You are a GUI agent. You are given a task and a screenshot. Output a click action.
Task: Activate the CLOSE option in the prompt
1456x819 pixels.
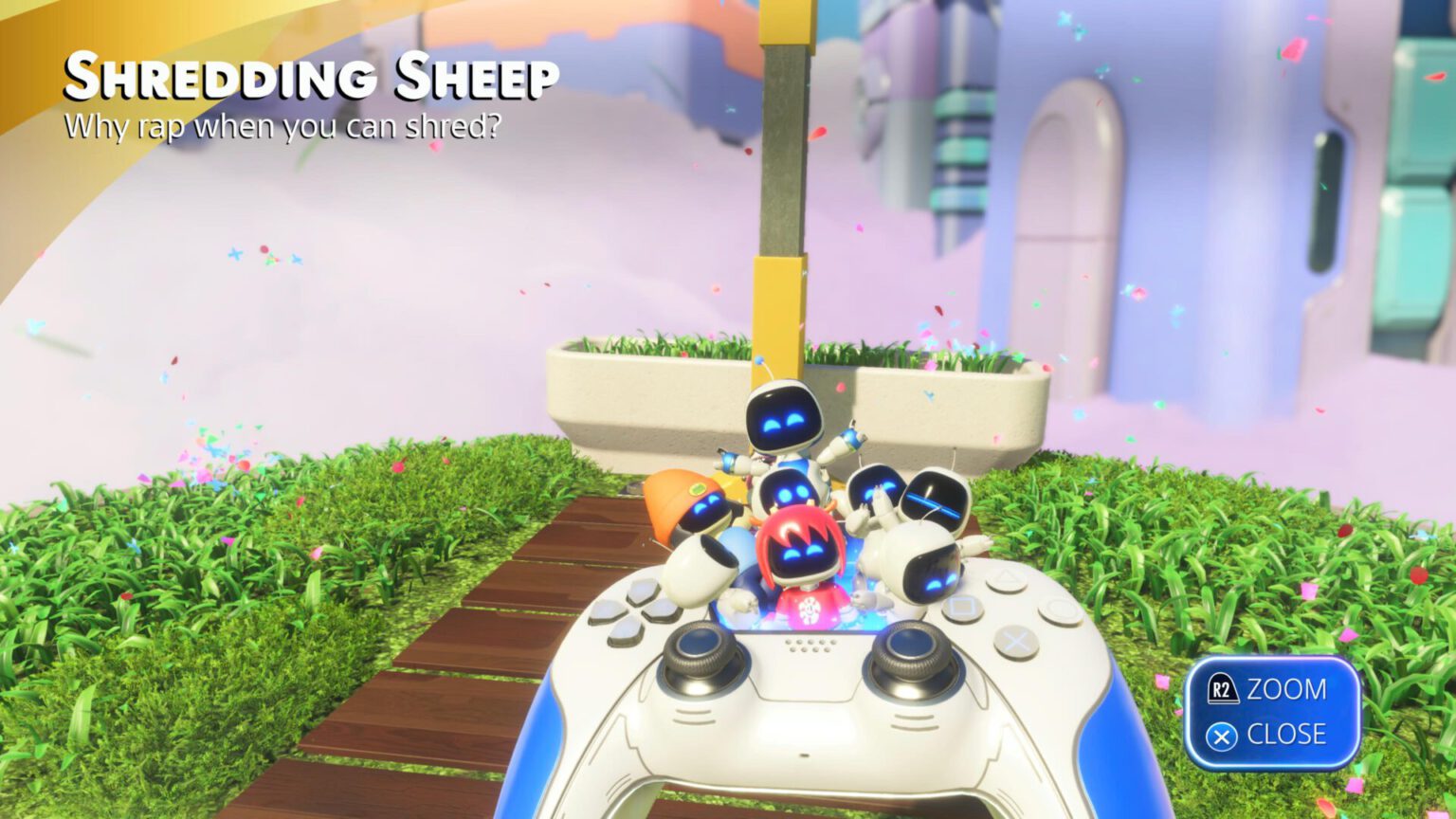pyautogui.click(x=1284, y=734)
